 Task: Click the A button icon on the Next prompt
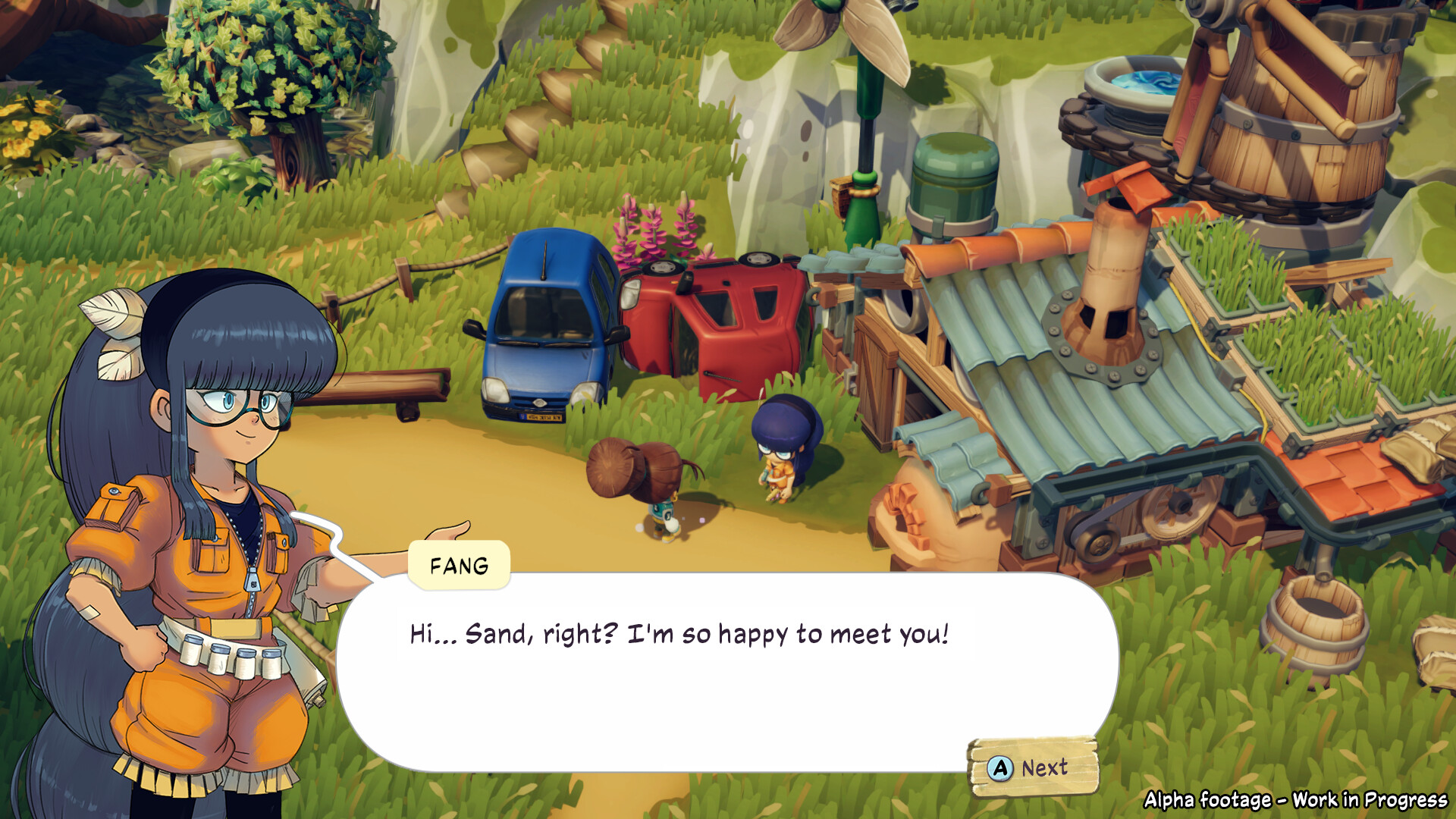pos(1003,768)
